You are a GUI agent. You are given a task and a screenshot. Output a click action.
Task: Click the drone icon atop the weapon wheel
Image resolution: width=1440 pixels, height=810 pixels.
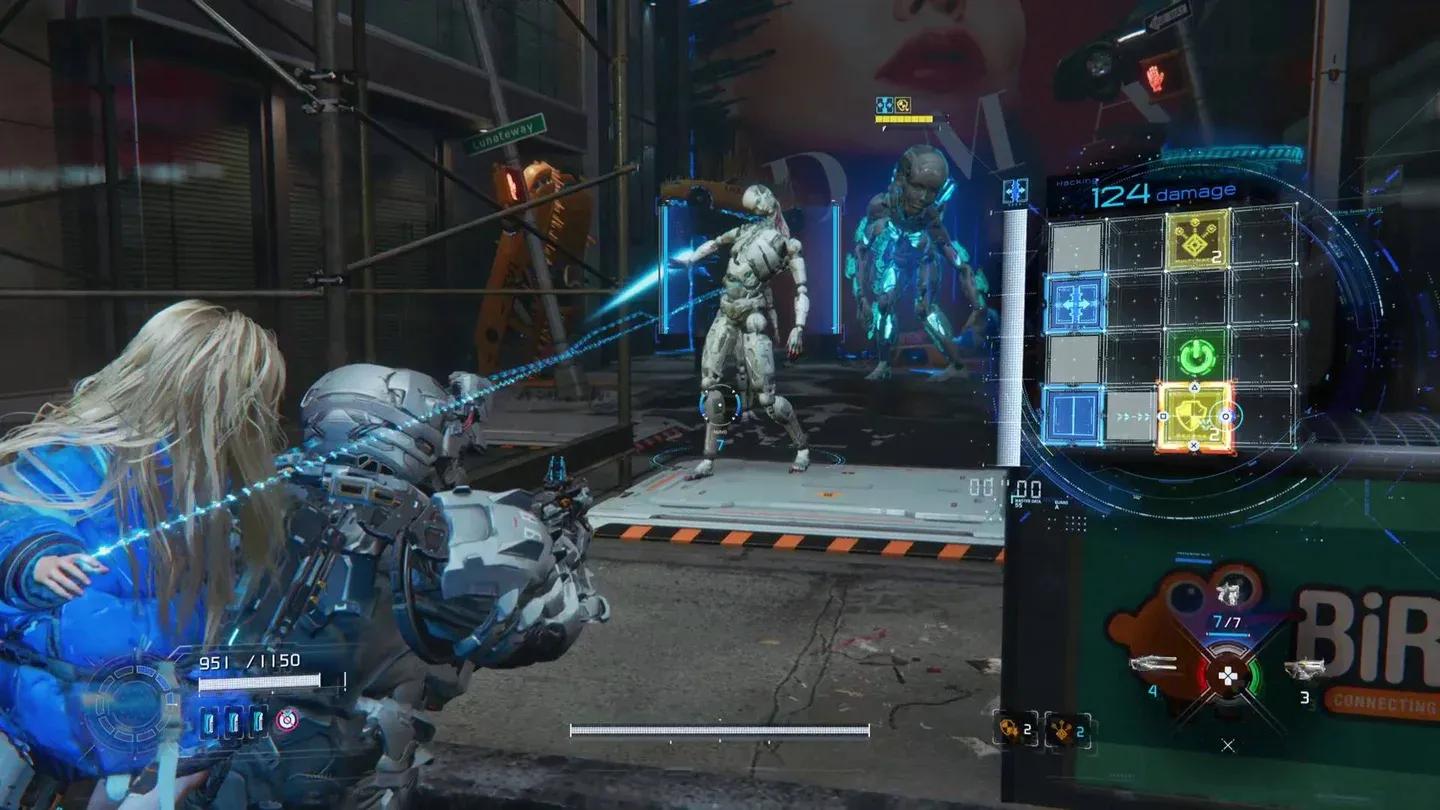pos(1228,590)
